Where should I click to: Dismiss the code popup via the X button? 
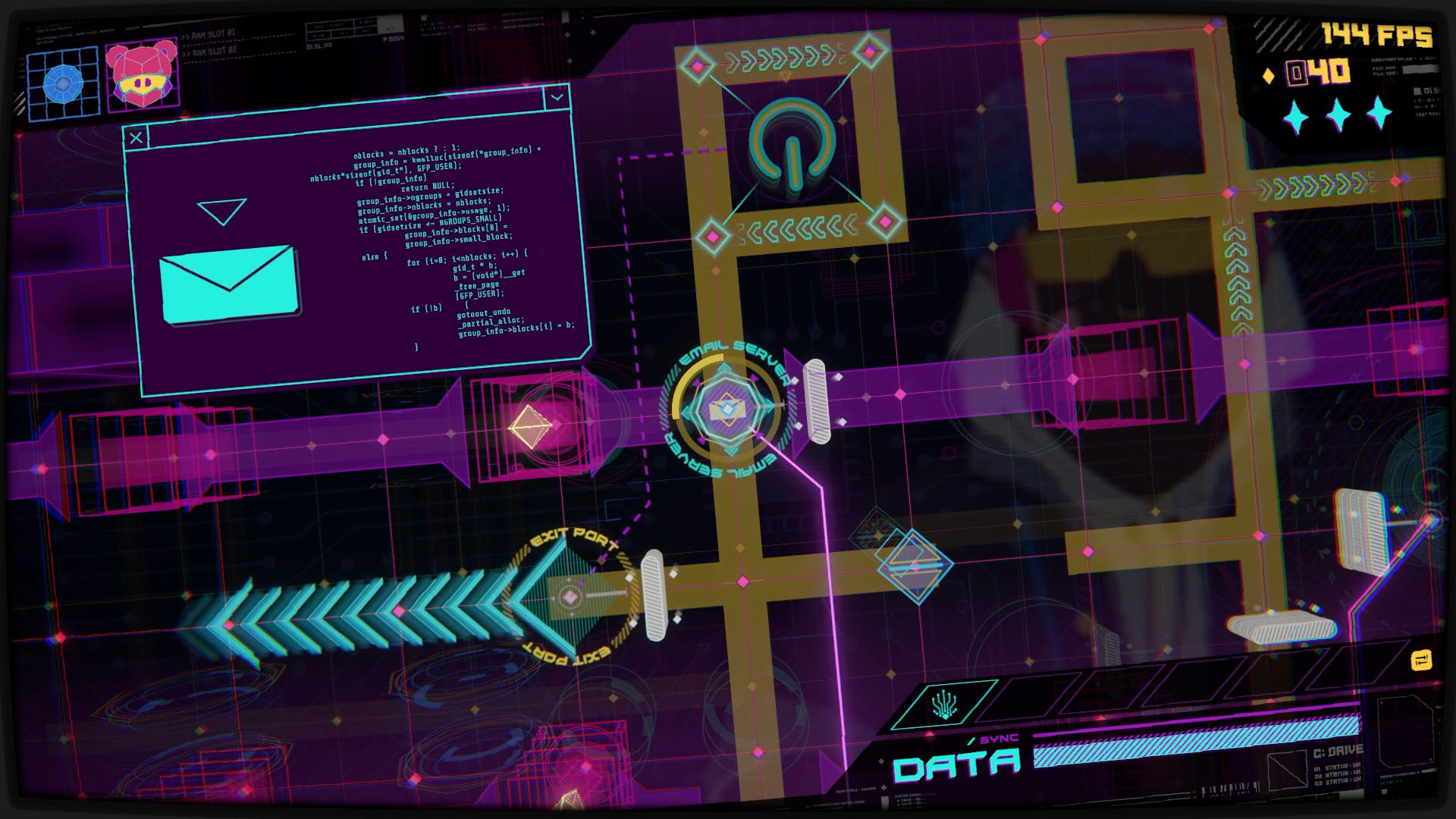coord(136,137)
